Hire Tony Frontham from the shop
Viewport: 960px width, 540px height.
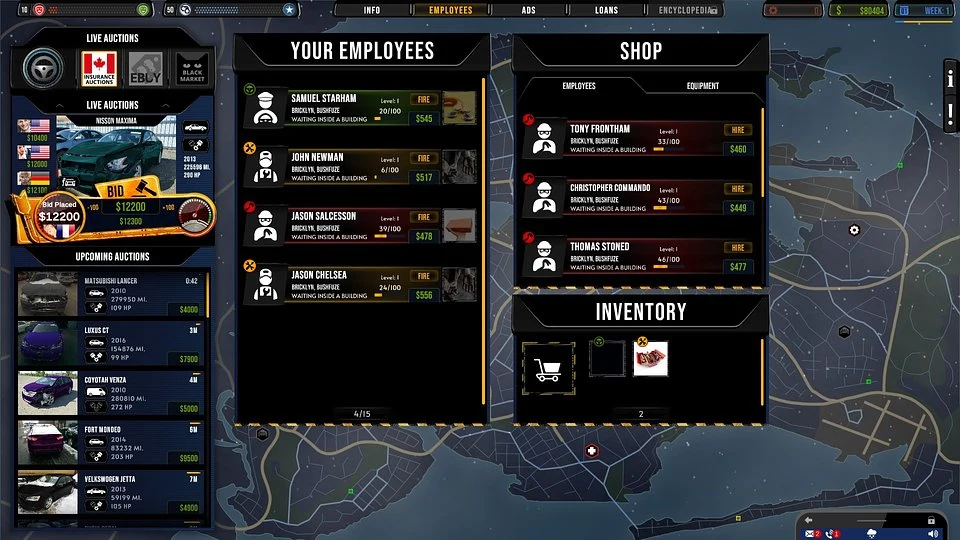[739, 130]
